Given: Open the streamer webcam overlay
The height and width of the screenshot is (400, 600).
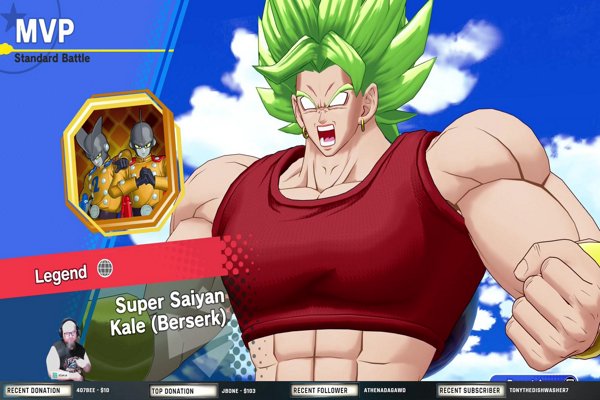Looking at the screenshot, I should (x=68, y=351).
